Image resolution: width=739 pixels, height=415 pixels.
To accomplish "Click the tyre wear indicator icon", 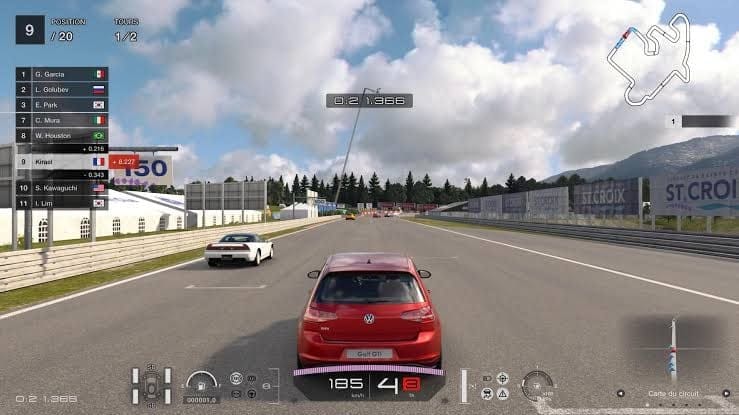I will tap(152, 385).
